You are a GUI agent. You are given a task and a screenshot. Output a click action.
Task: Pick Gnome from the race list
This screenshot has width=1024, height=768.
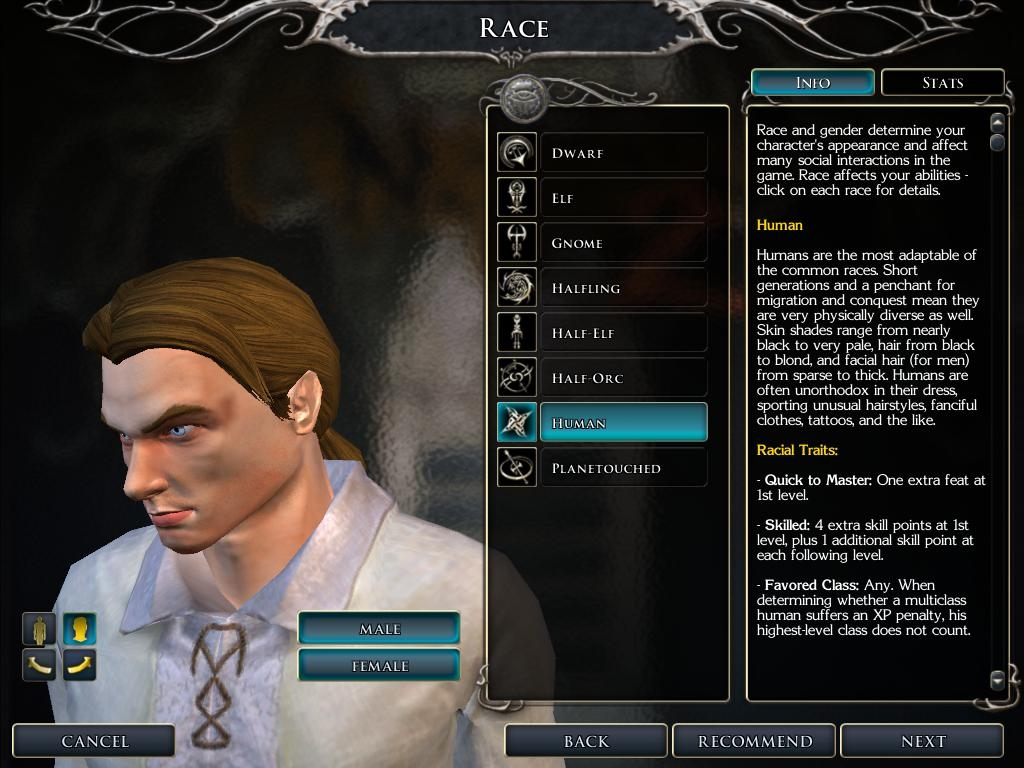[622, 243]
